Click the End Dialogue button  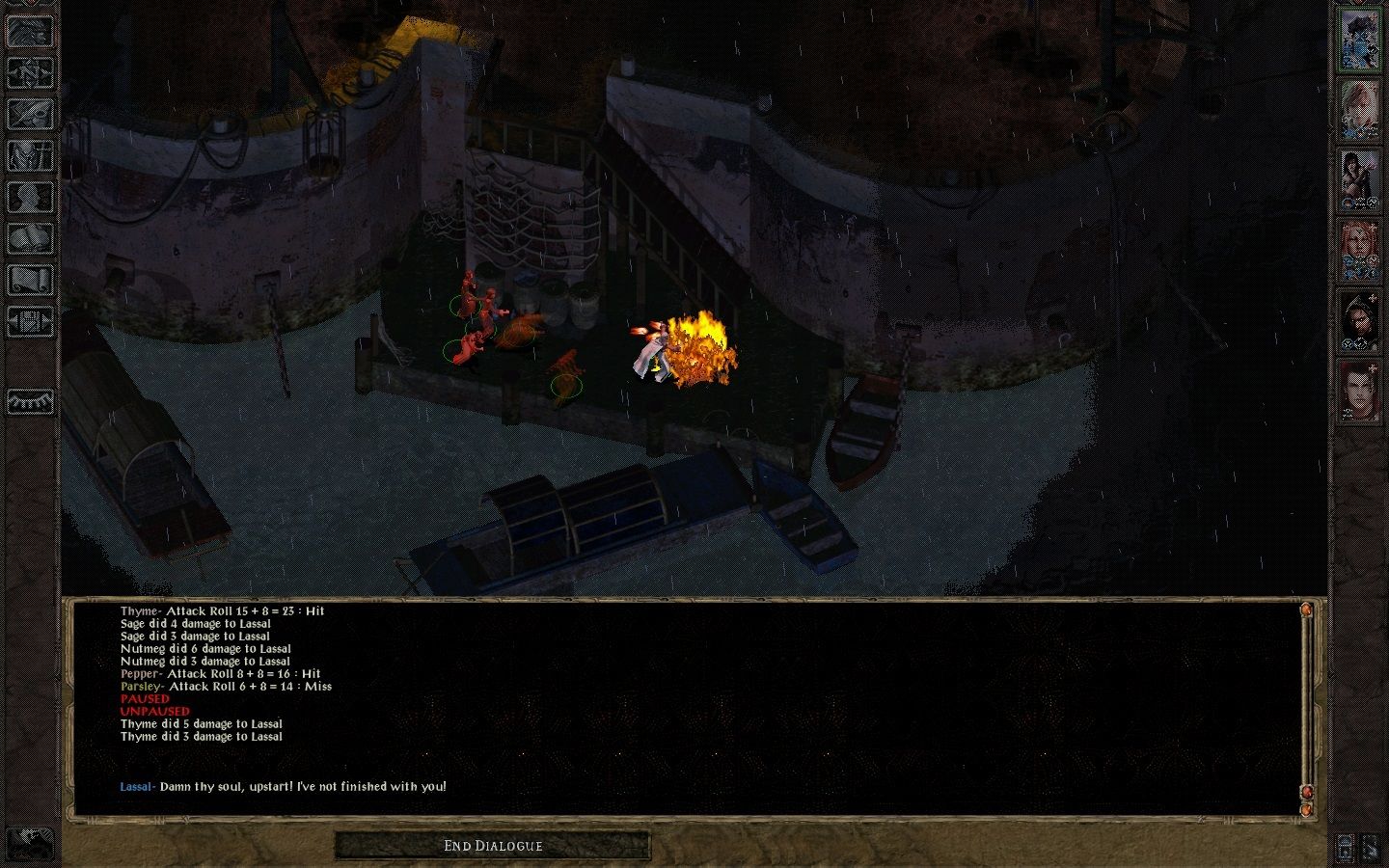pyautogui.click(x=493, y=846)
